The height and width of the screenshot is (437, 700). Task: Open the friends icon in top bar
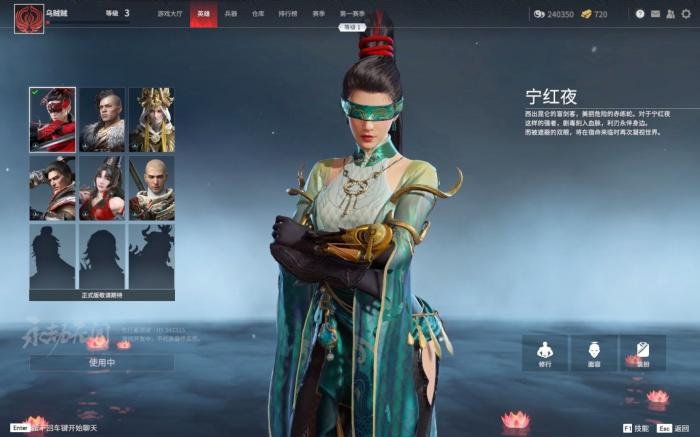point(670,14)
